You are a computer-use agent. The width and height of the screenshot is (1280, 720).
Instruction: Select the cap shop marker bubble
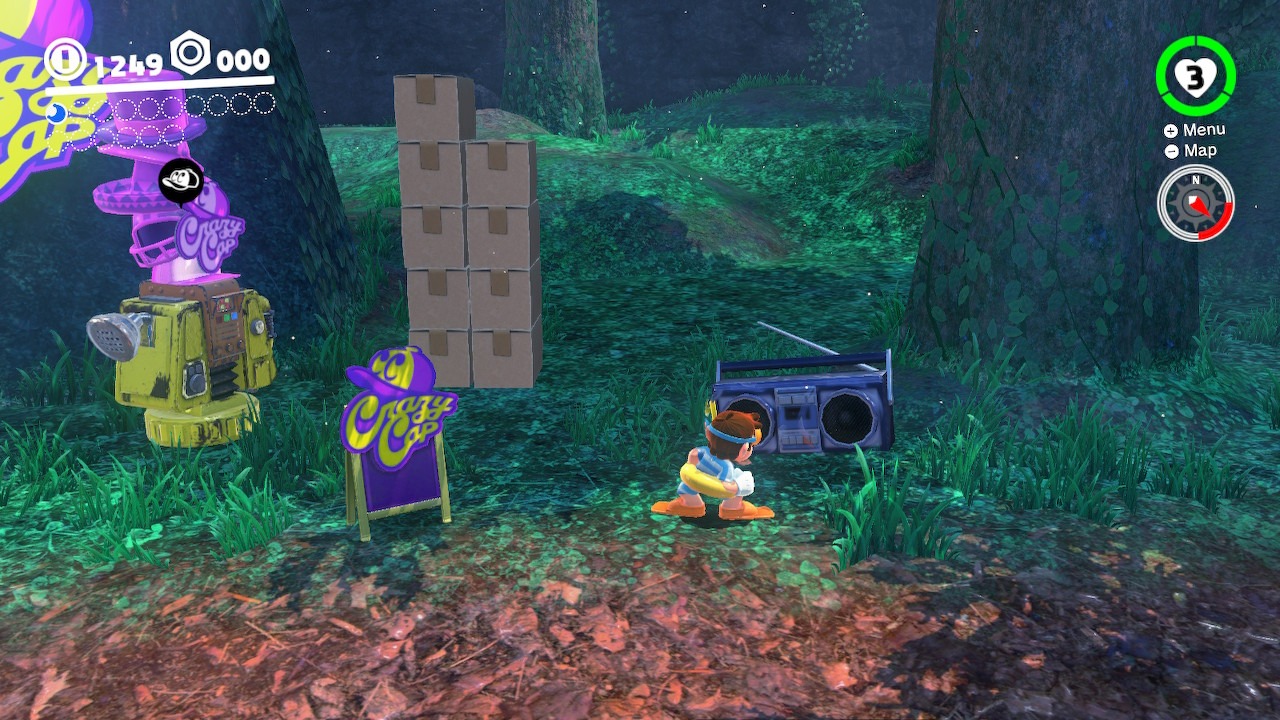pos(181,182)
